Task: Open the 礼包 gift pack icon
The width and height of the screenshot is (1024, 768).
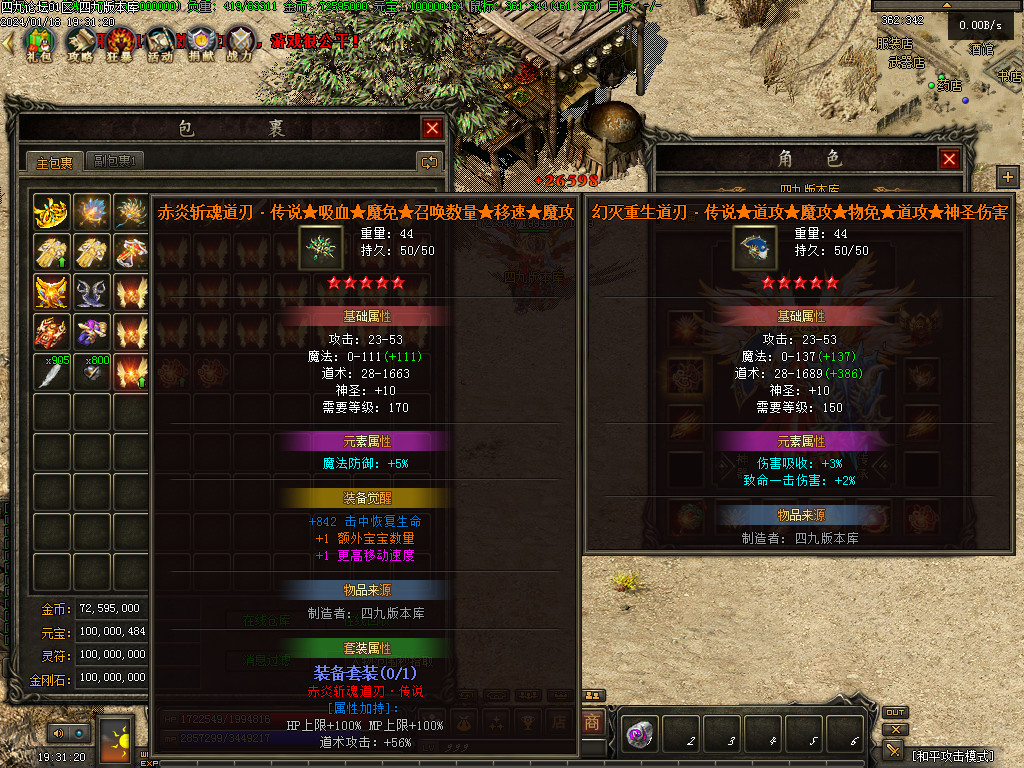Action: click(39, 43)
